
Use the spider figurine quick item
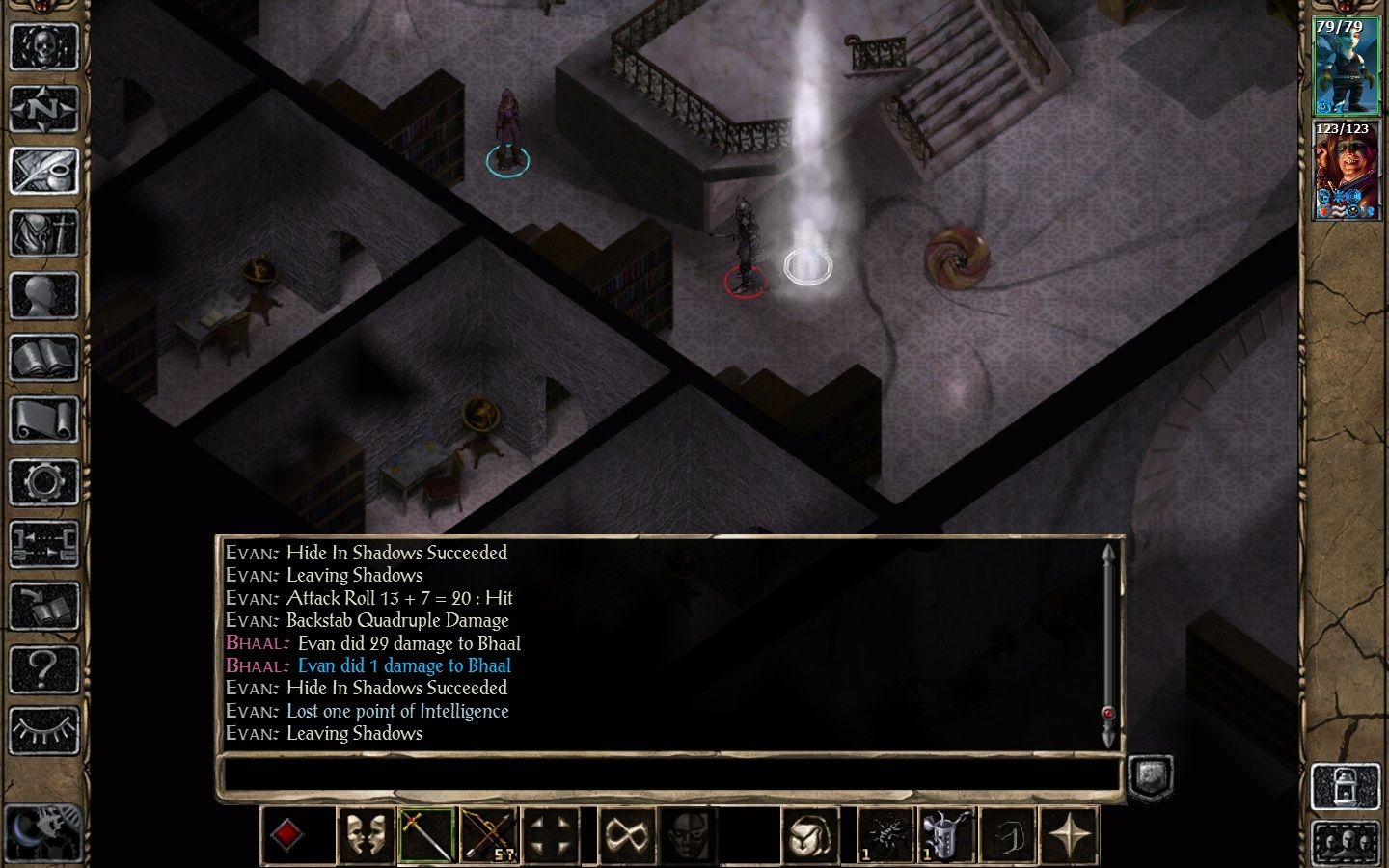pyautogui.click(x=886, y=834)
